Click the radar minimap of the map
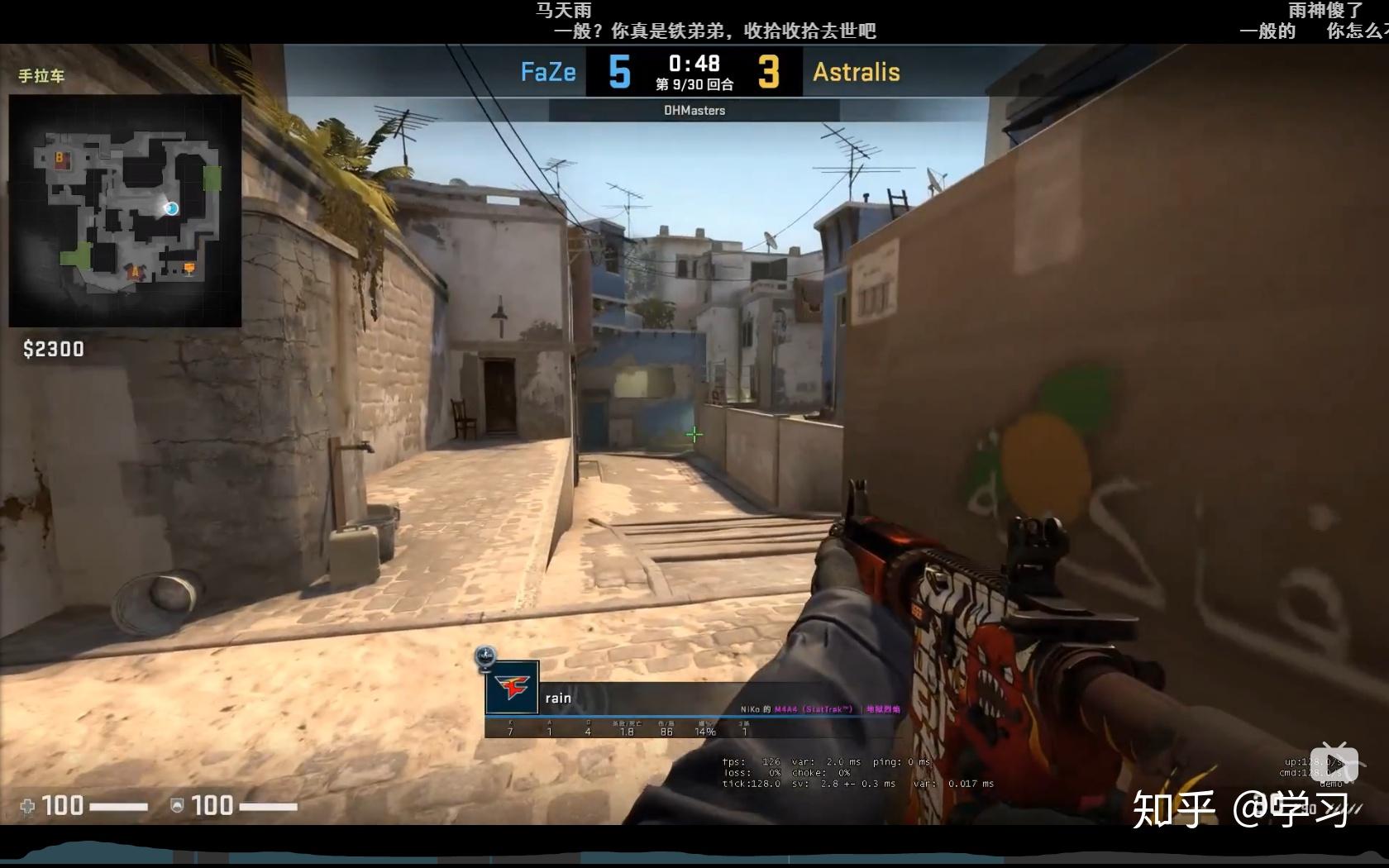The width and height of the screenshot is (1389, 868). point(125,211)
